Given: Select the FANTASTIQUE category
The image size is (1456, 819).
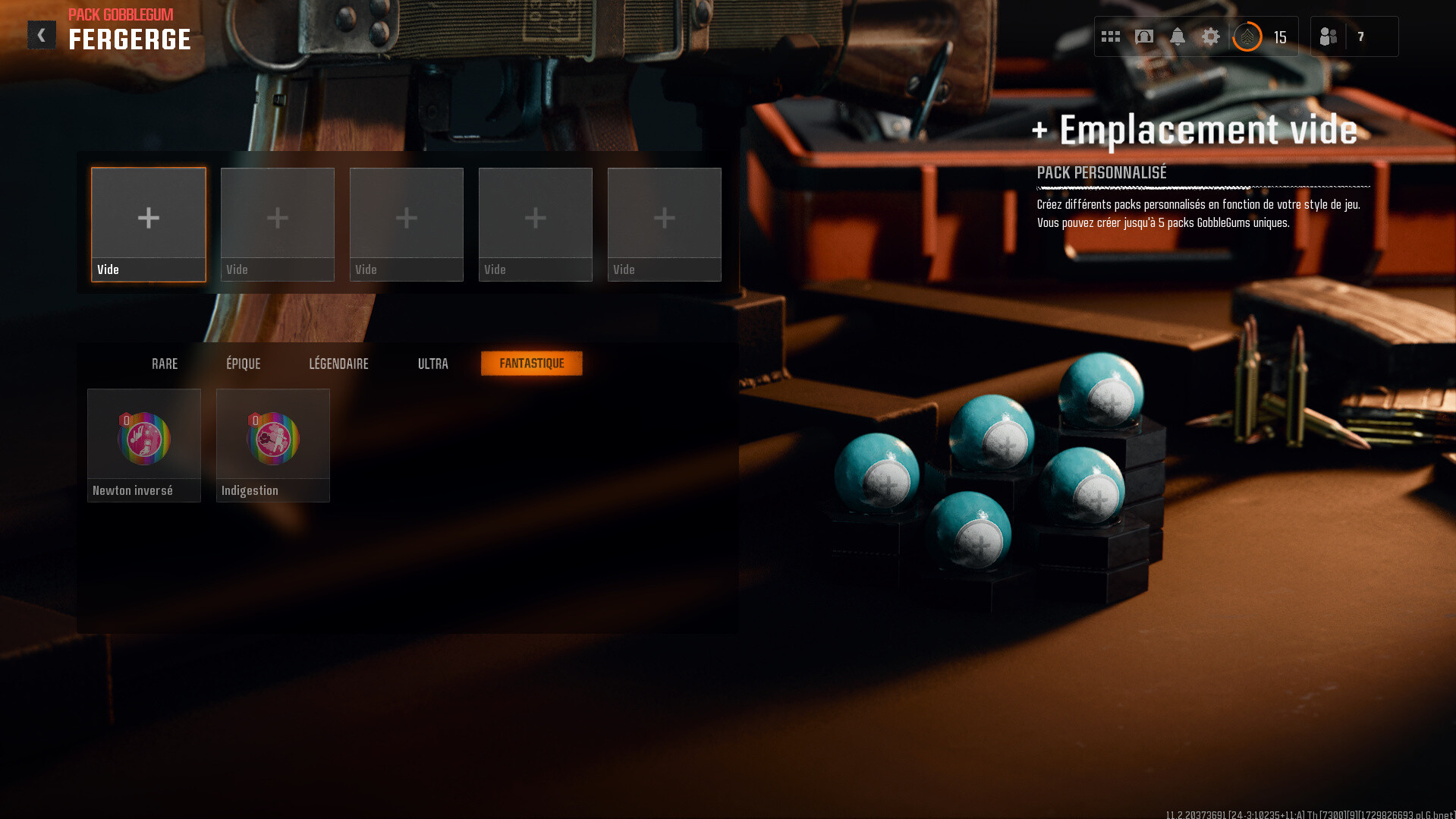Looking at the screenshot, I should coord(531,364).
